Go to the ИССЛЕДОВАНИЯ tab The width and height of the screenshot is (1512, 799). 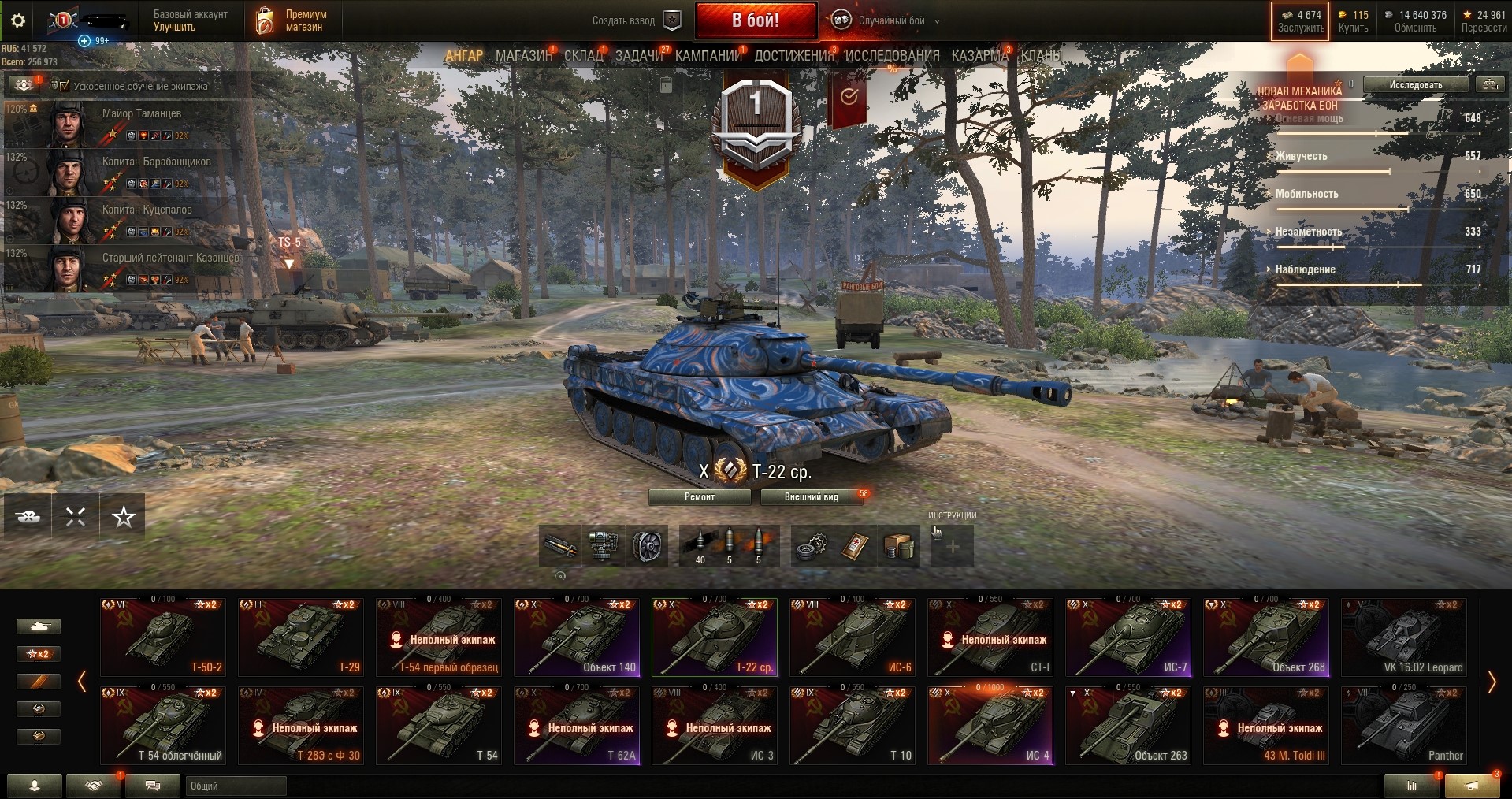coord(892,56)
